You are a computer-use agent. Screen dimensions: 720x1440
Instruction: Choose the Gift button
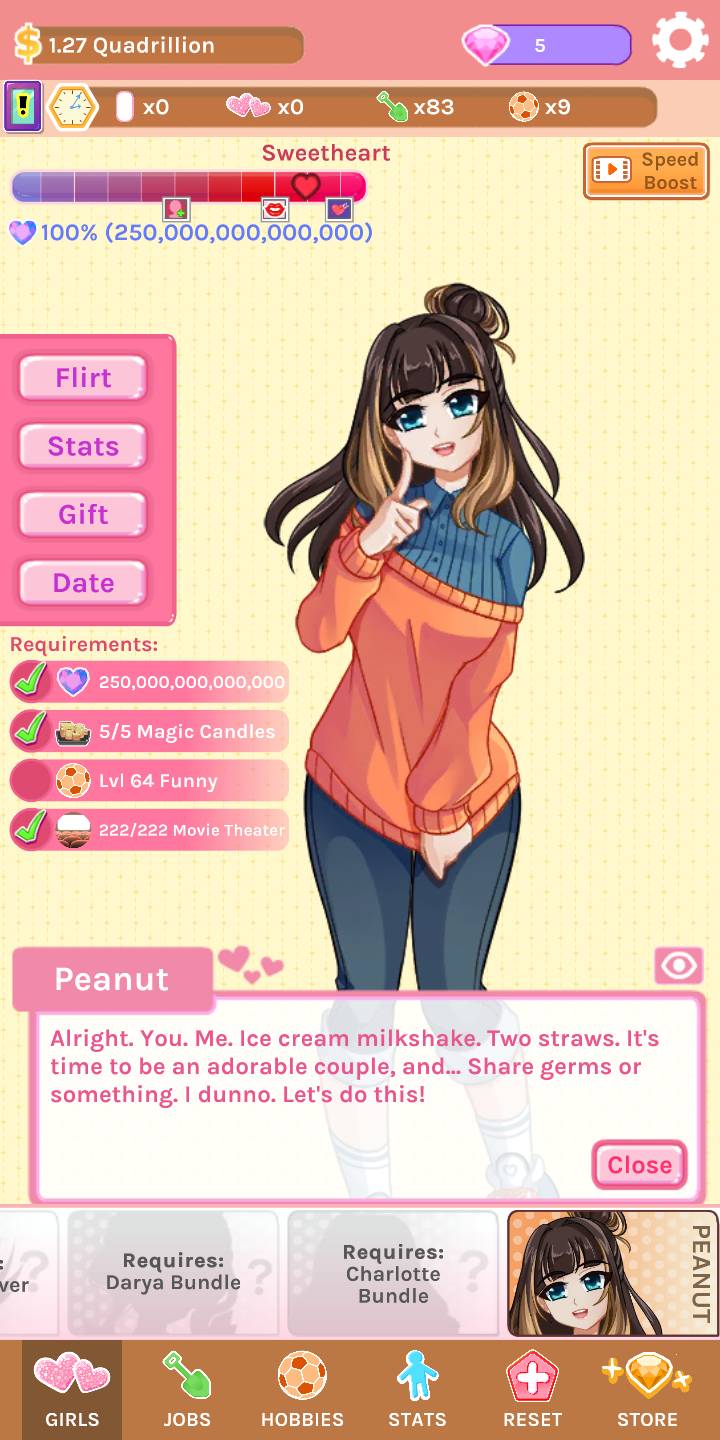click(83, 515)
